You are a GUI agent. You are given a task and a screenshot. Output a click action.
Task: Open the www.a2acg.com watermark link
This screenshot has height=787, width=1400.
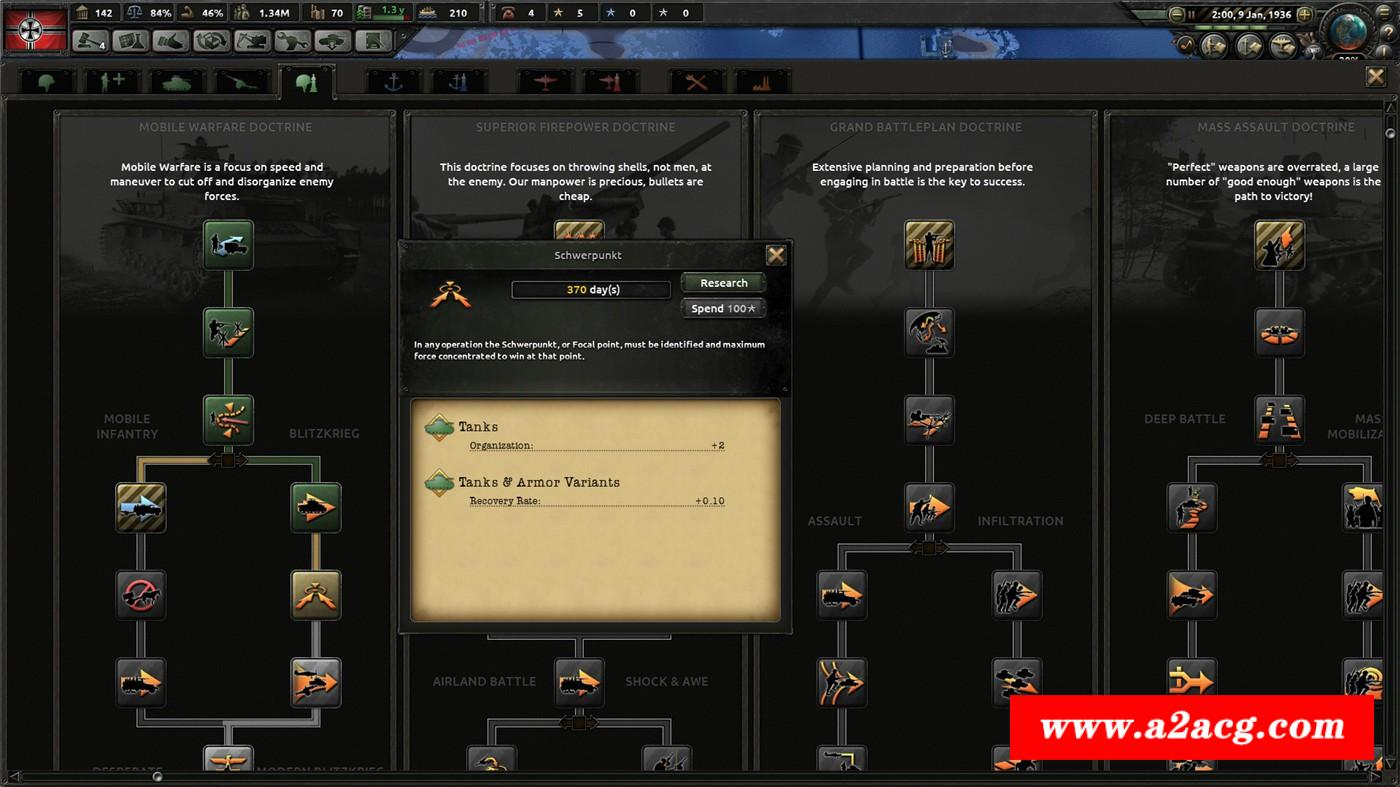point(1191,727)
